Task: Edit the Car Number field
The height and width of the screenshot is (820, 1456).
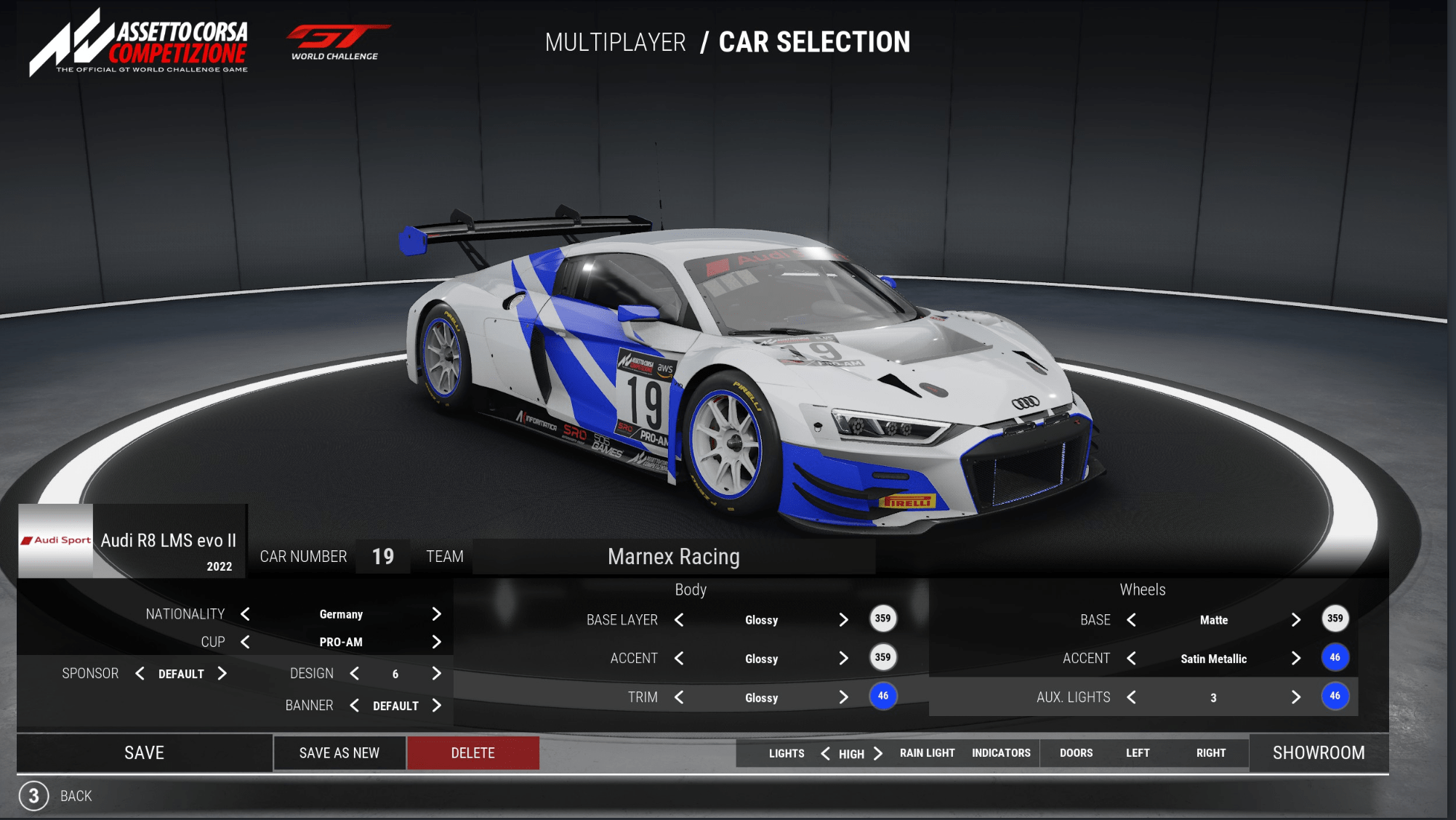Action: tap(383, 557)
